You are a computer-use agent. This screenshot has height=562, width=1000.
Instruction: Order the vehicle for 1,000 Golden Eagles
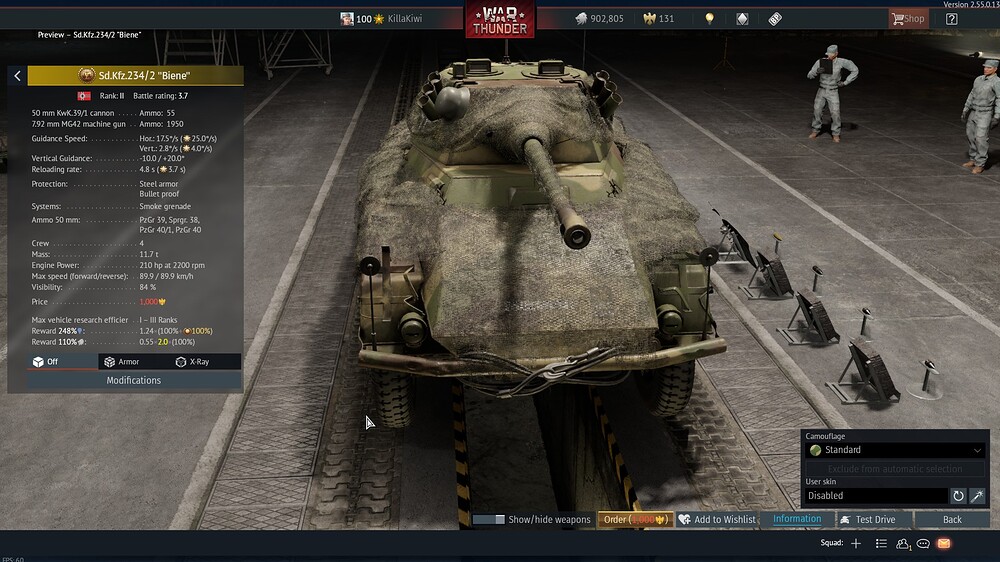pos(636,520)
